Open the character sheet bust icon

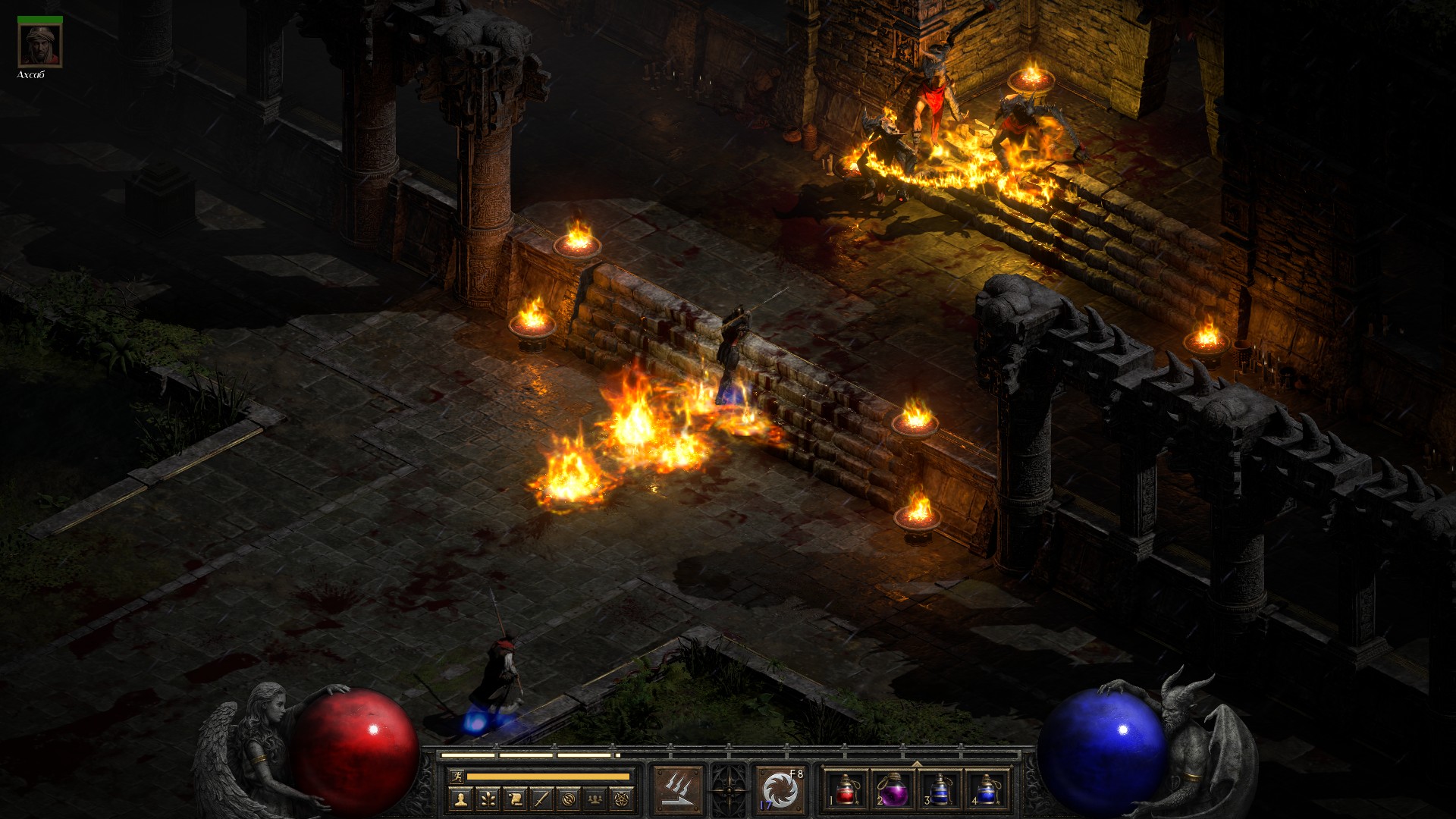460,799
